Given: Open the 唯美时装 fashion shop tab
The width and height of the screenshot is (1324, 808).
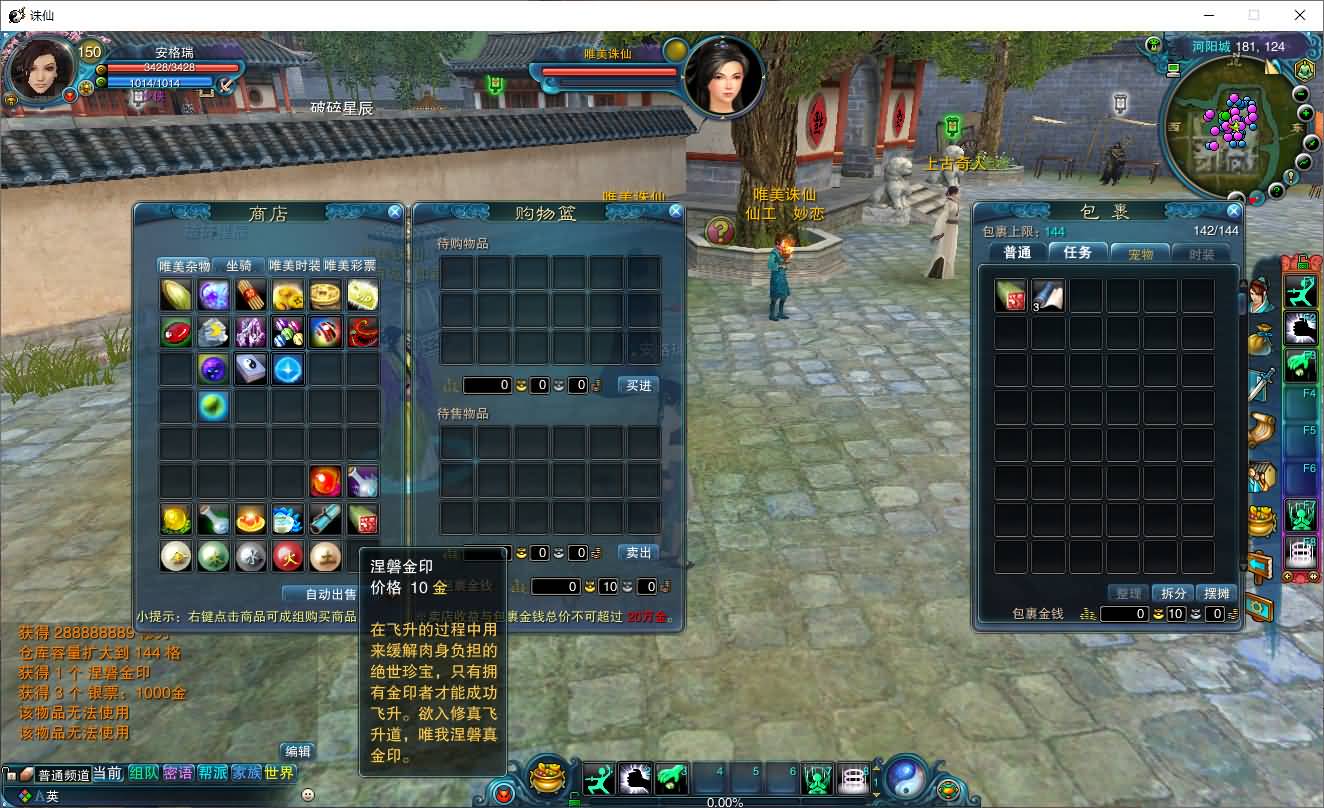Looking at the screenshot, I should coord(294,266).
